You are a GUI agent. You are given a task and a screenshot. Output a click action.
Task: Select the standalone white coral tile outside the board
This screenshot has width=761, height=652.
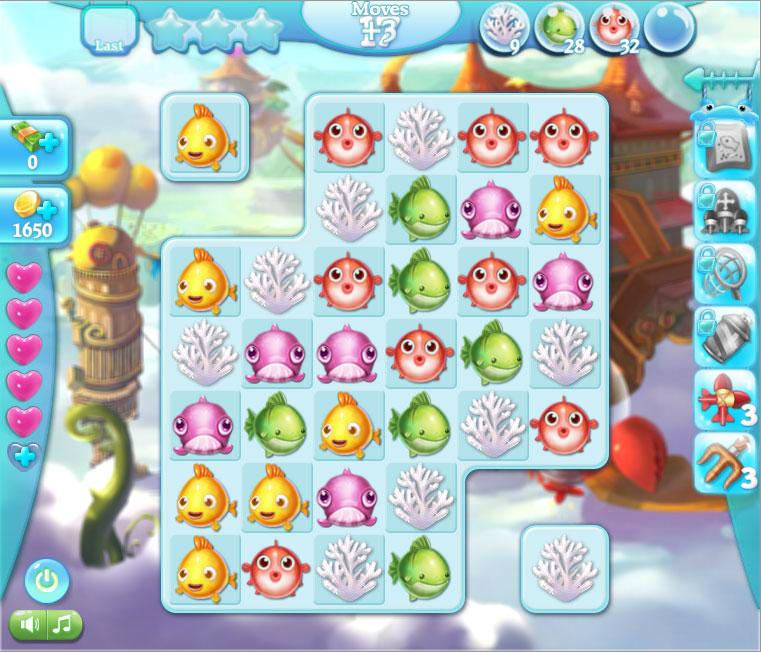pyautogui.click(x=565, y=568)
